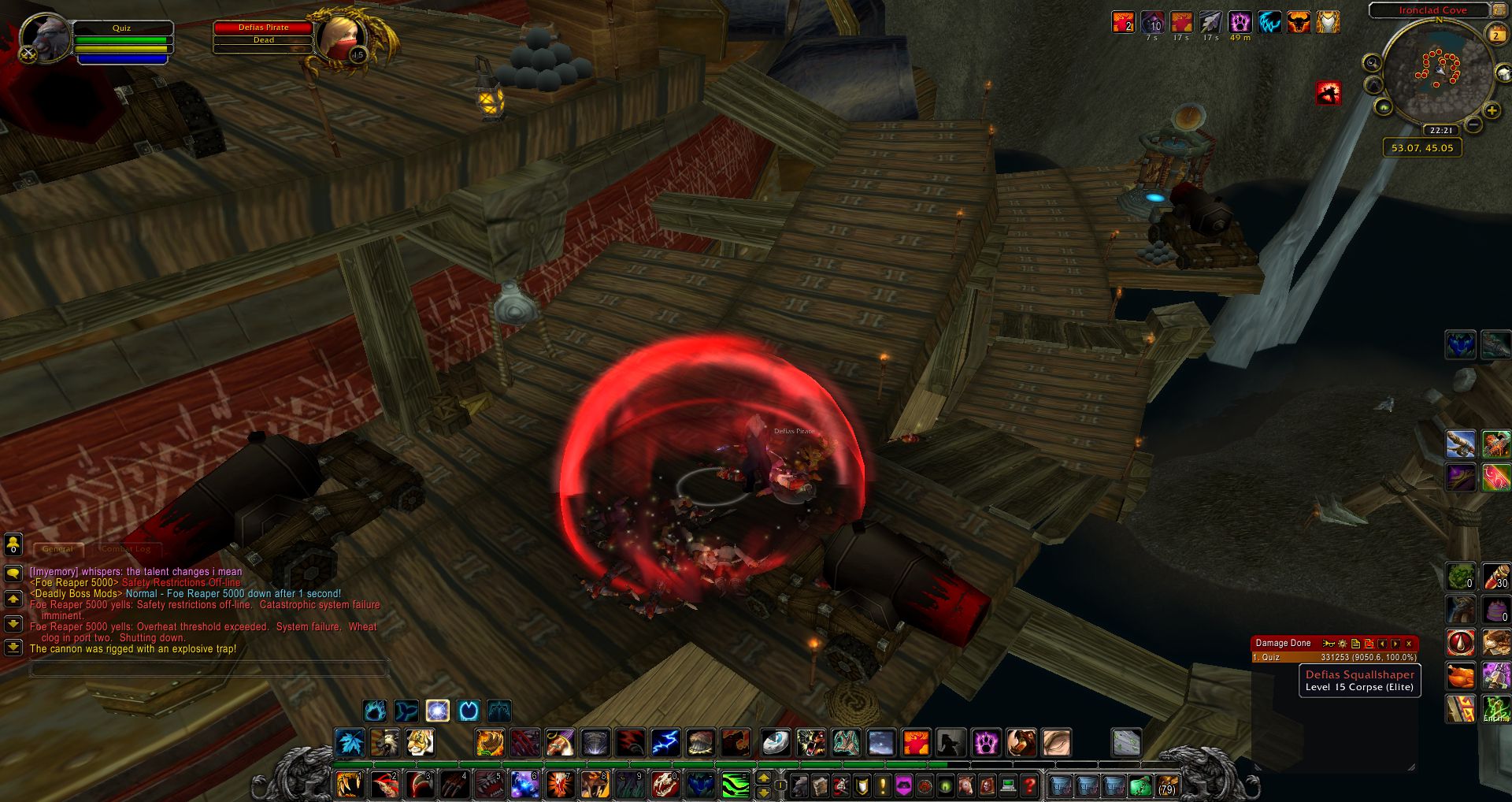Activate the purple paw print ability
This screenshot has width=1512, height=802.
pyautogui.click(x=985, y=743)
